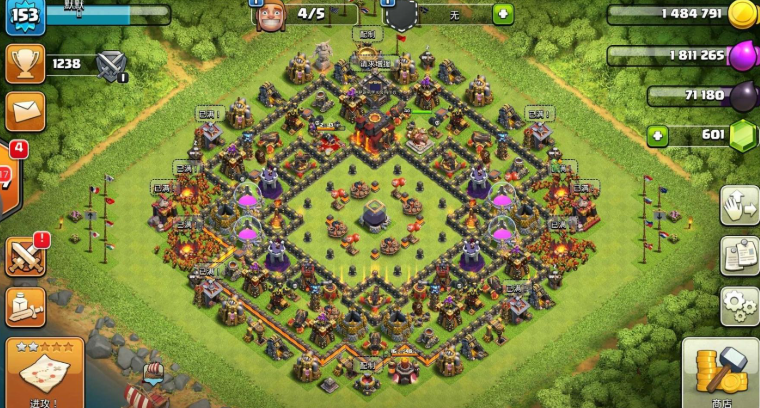The height and width of the screenshot is (408, 760).
Task: Tap the builder face icon
Action: coord(272,16)
